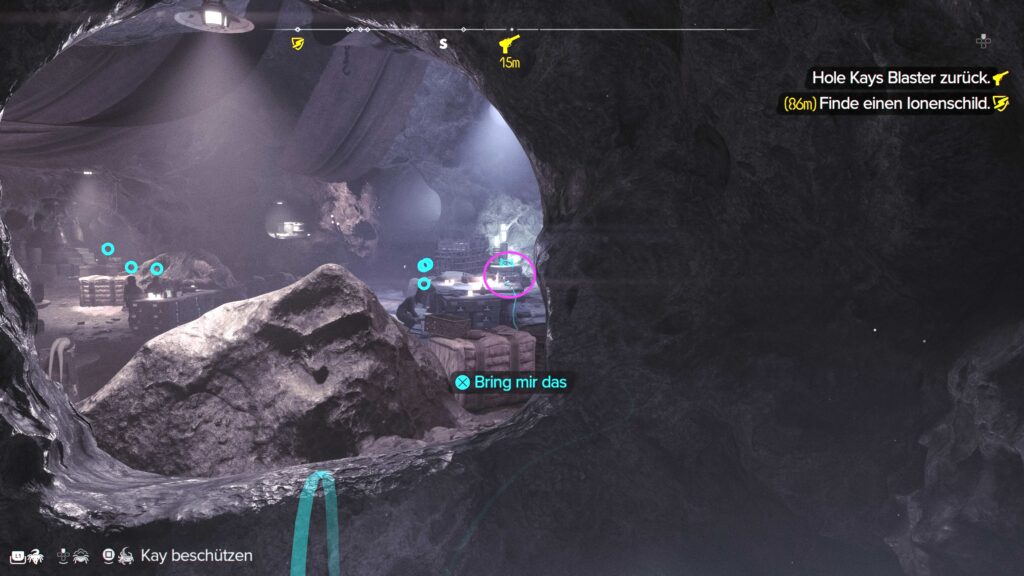Click the yellow shield marker on the compass
This screenshot has height=576, width=1024.
297,44
